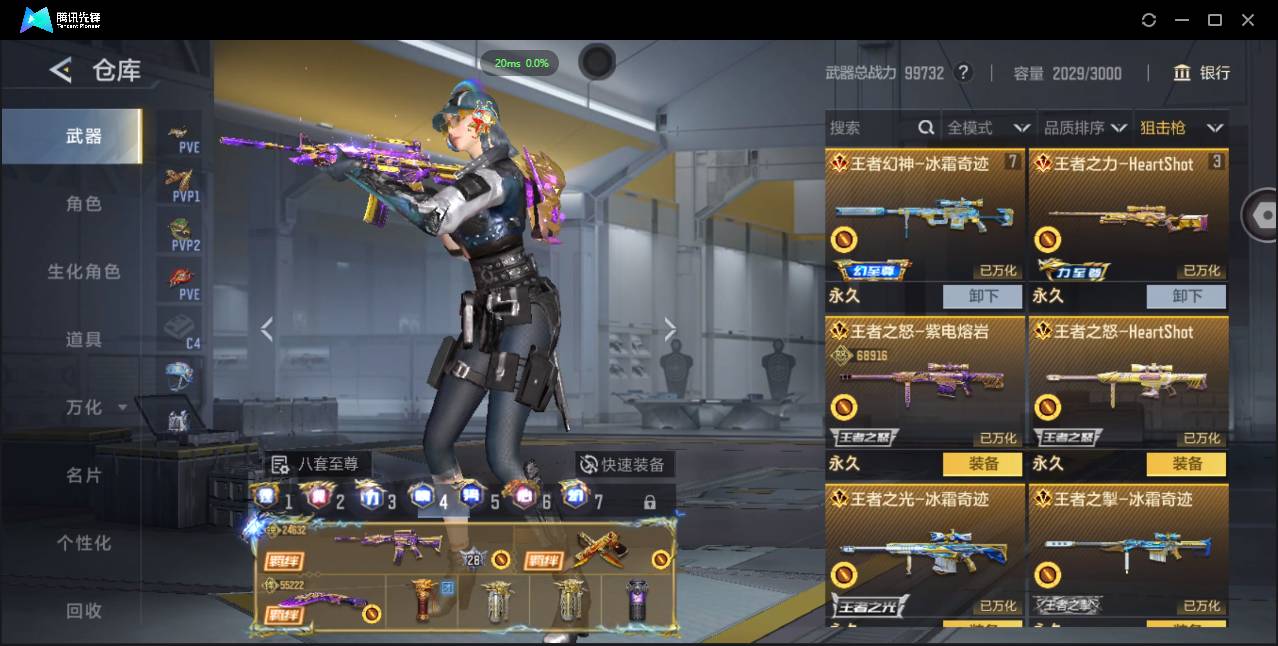This screenshot has width=1278, height=646.
Task: Unequip 王者幻神-冰霜奇迹 with 卸下
Action: coord(983,296)
